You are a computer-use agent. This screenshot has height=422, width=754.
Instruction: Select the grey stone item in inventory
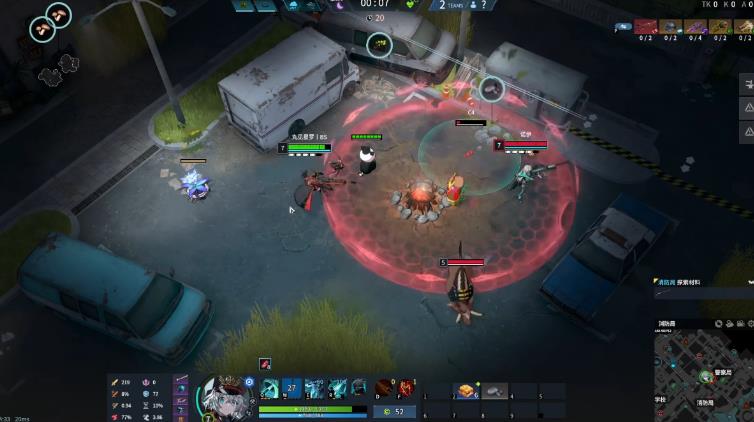coord(494,391)
